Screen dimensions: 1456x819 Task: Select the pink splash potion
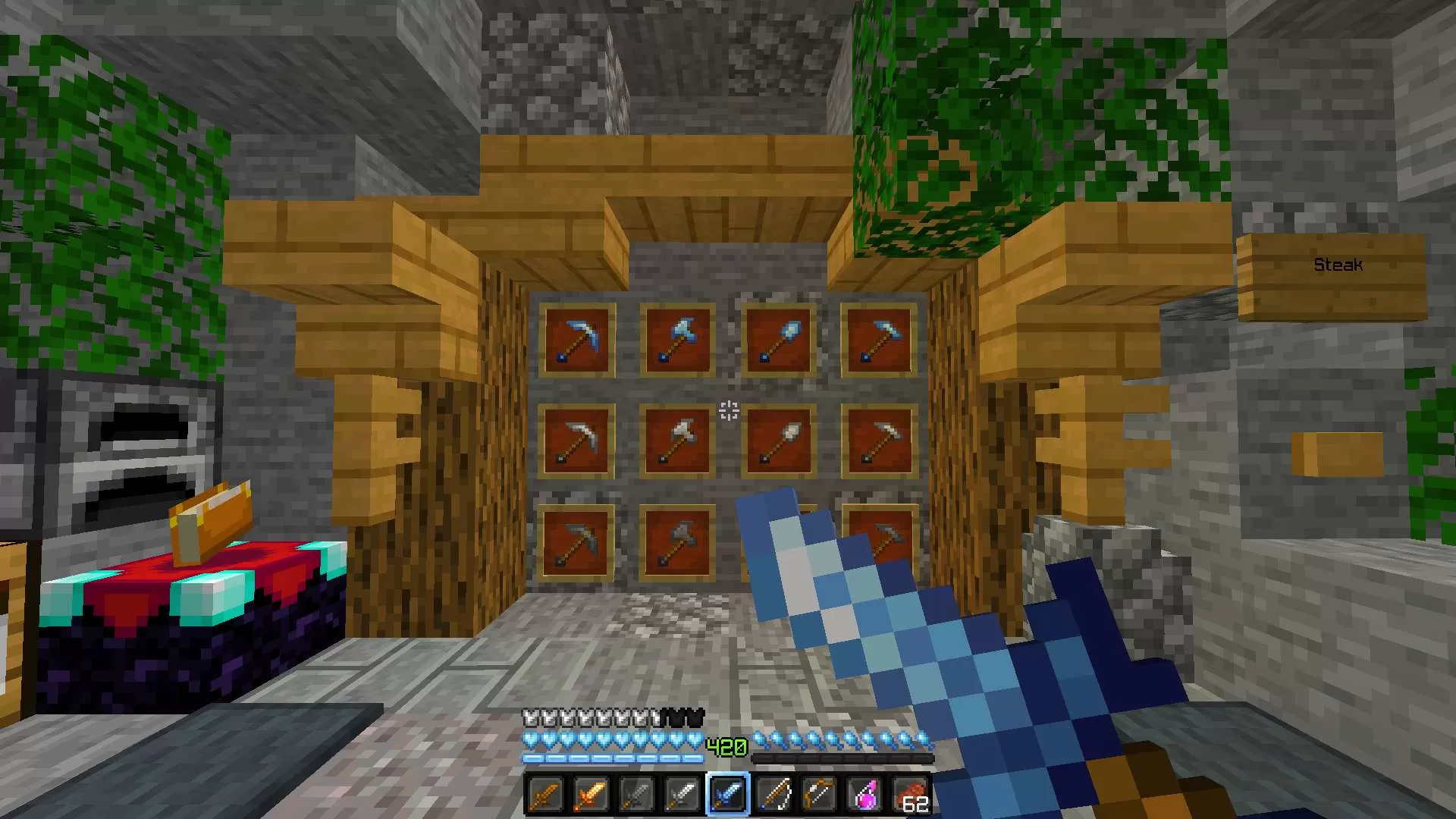(x=867, y=795)
